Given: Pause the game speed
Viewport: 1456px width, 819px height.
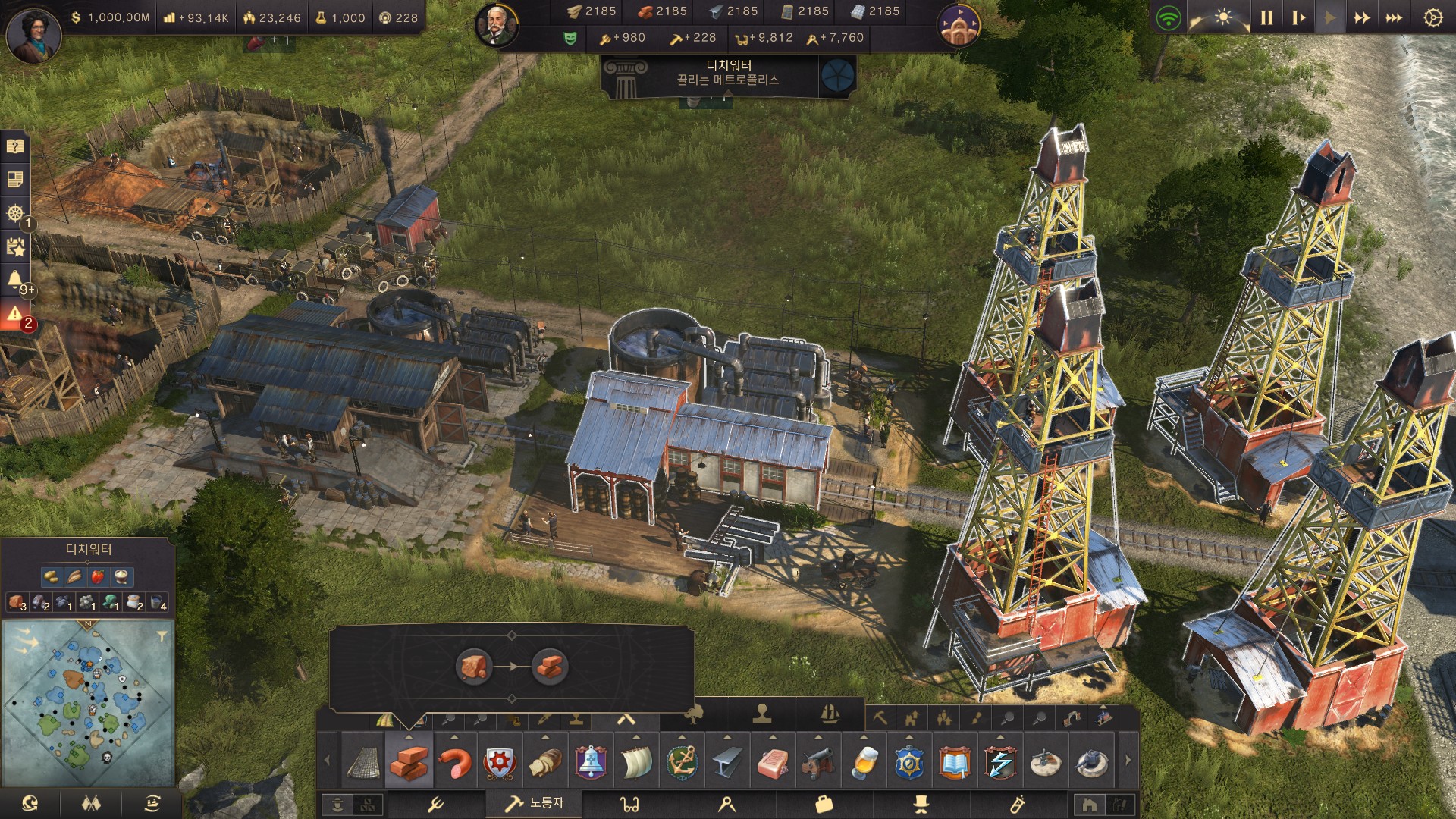Looking at the screenshot, I should pos(1266,17).
